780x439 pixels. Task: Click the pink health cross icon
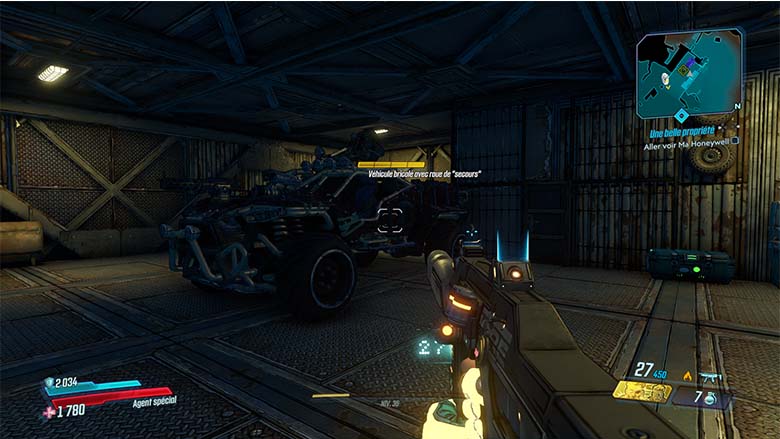click(x=49, y=411)
